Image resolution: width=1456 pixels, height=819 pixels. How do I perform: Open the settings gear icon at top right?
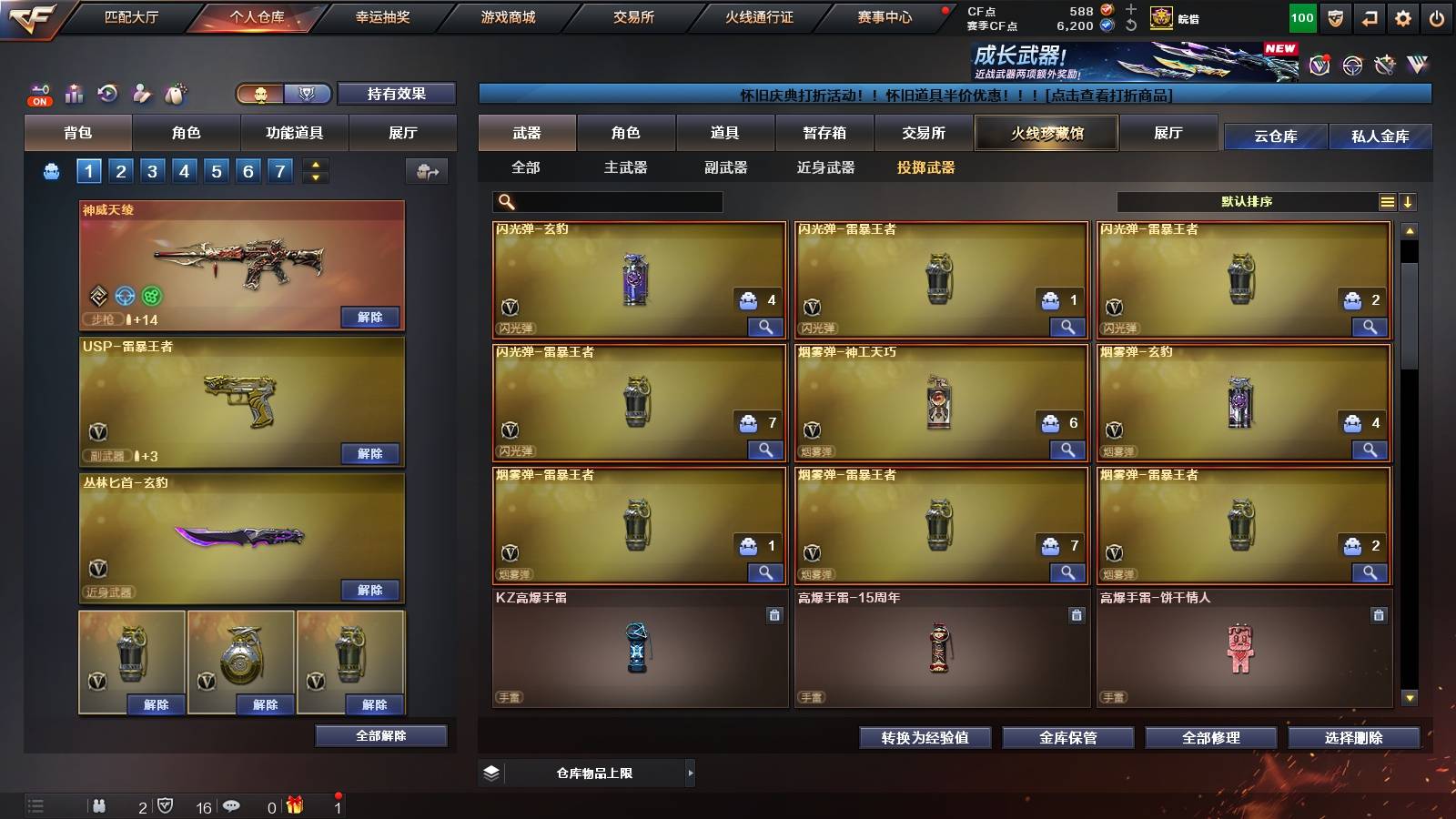(x=1403, y=16)
